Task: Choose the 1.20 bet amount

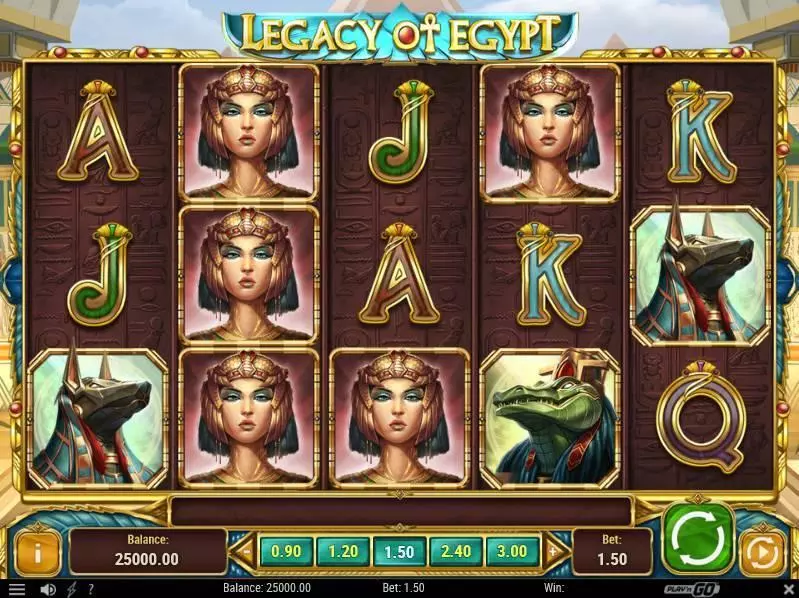Action: click(x=343, y=550)
